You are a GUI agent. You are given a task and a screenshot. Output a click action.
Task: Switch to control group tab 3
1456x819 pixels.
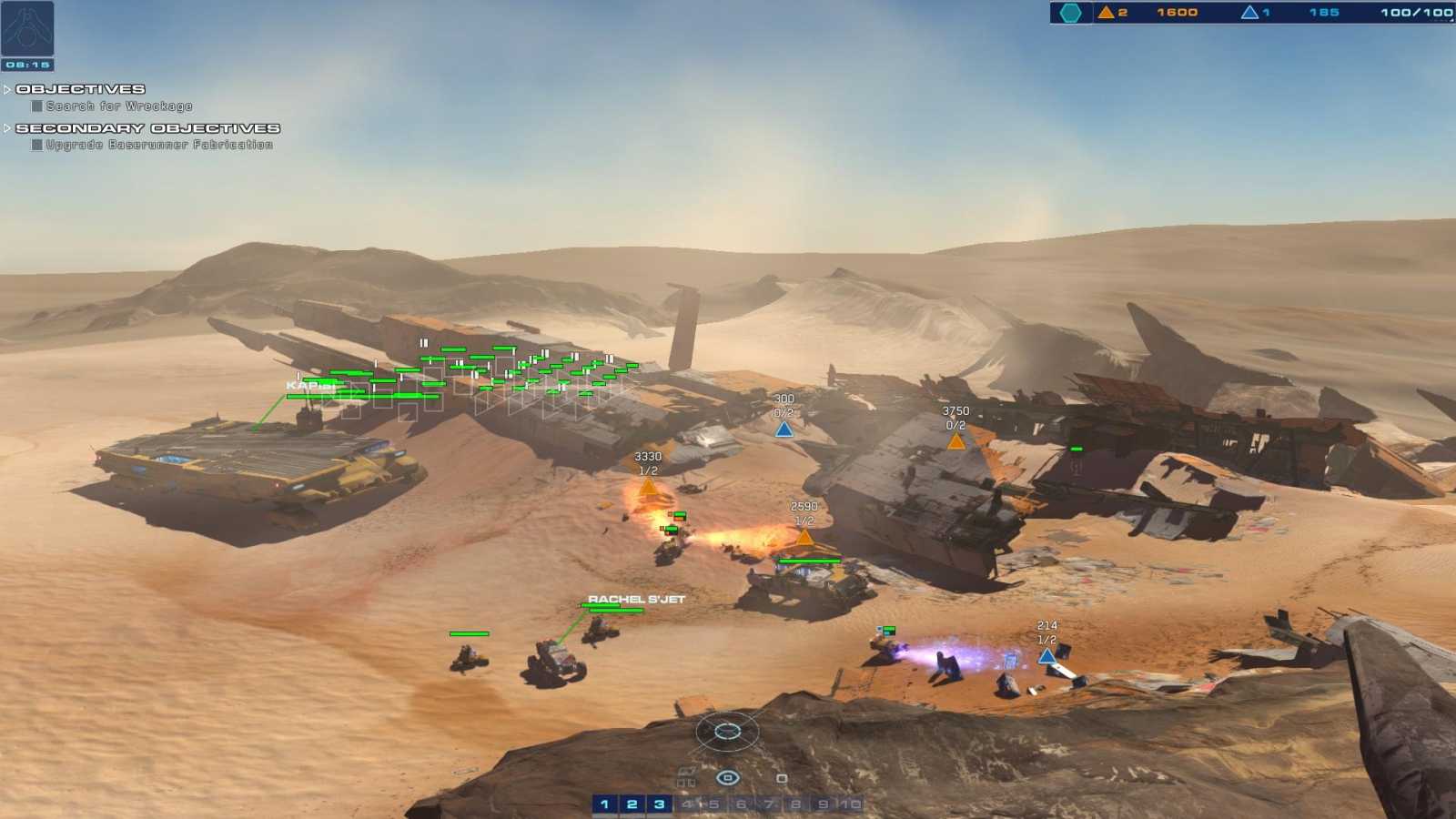(x=658, y=804)
